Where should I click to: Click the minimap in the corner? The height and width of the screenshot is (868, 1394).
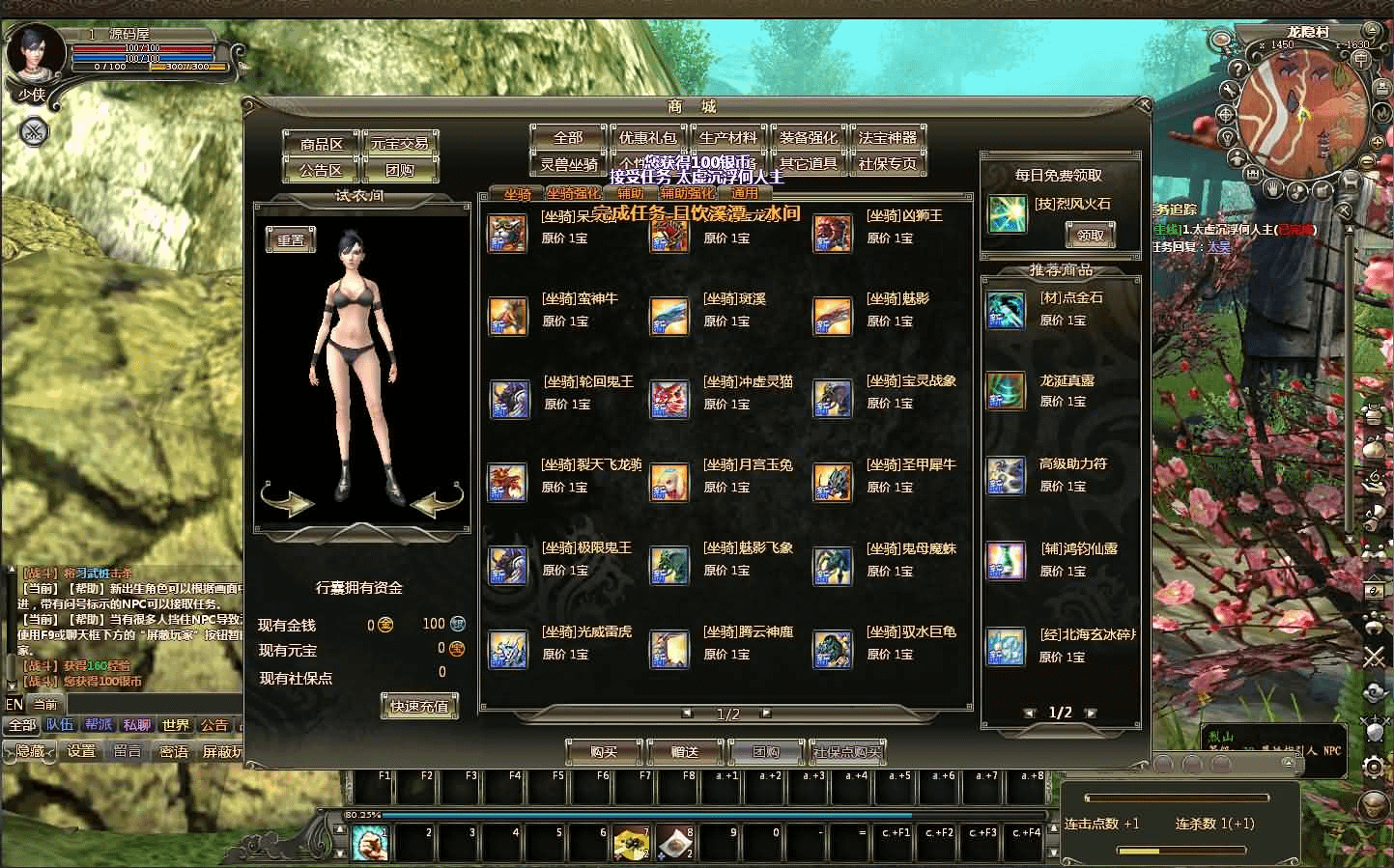1302,113
